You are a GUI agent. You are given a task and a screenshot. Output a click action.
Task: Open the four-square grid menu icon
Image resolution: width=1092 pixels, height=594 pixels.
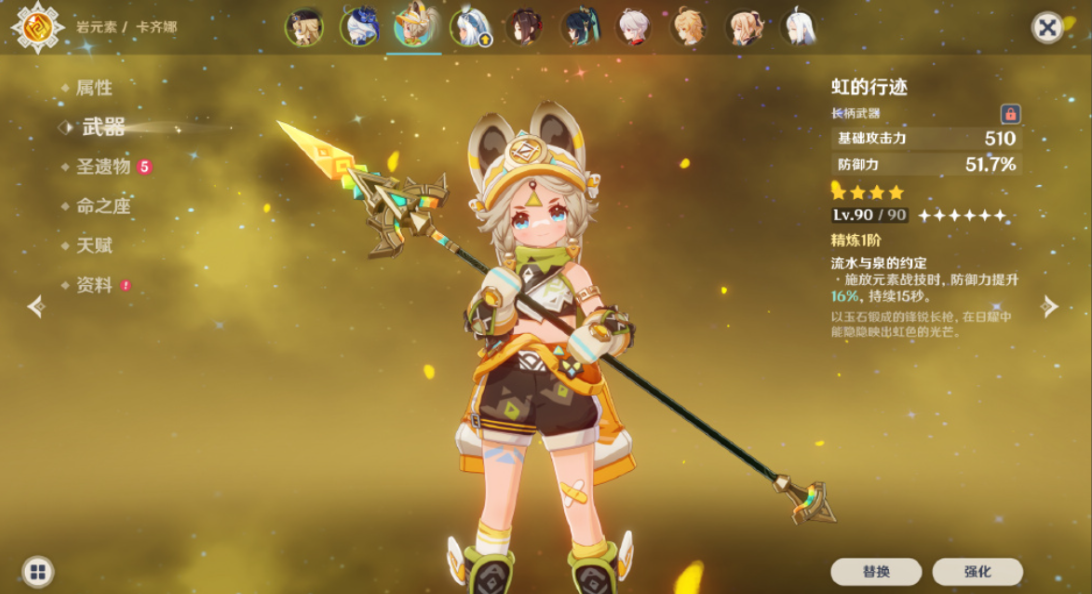pyautogui.click(x=38, y=572)
